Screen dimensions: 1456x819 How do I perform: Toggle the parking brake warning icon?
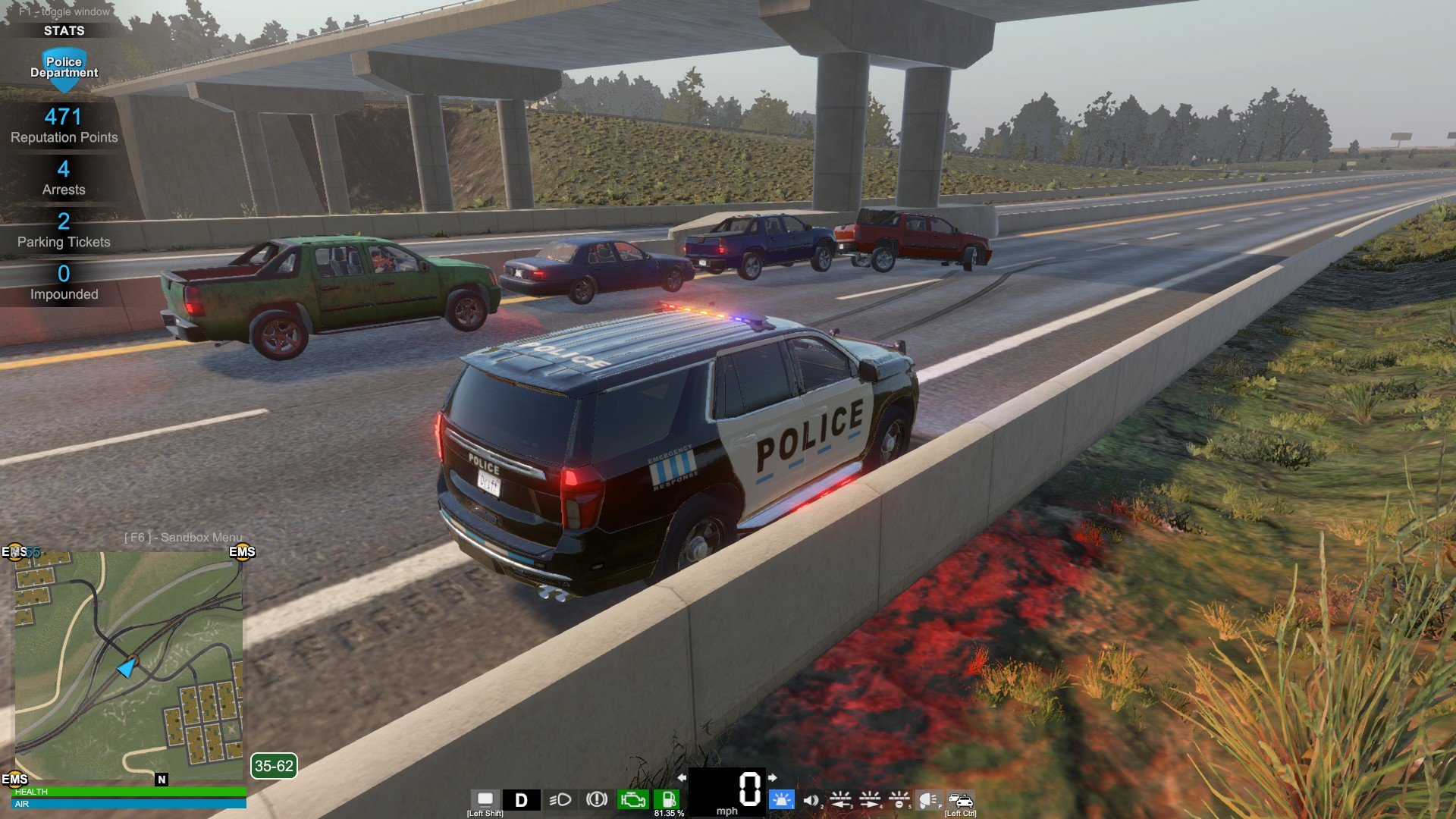click(x=597, y=799)
